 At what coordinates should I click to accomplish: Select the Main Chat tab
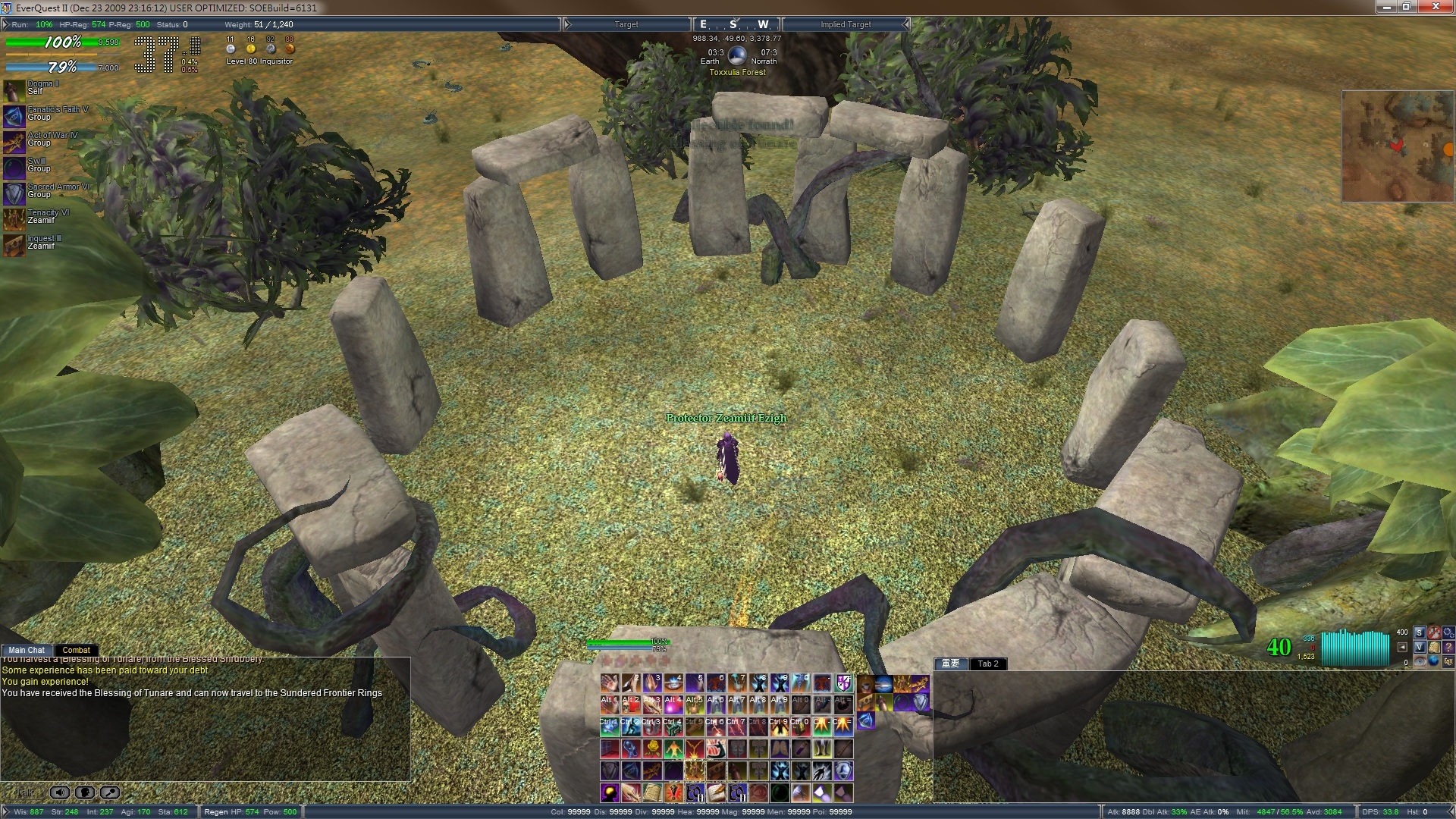27,650
